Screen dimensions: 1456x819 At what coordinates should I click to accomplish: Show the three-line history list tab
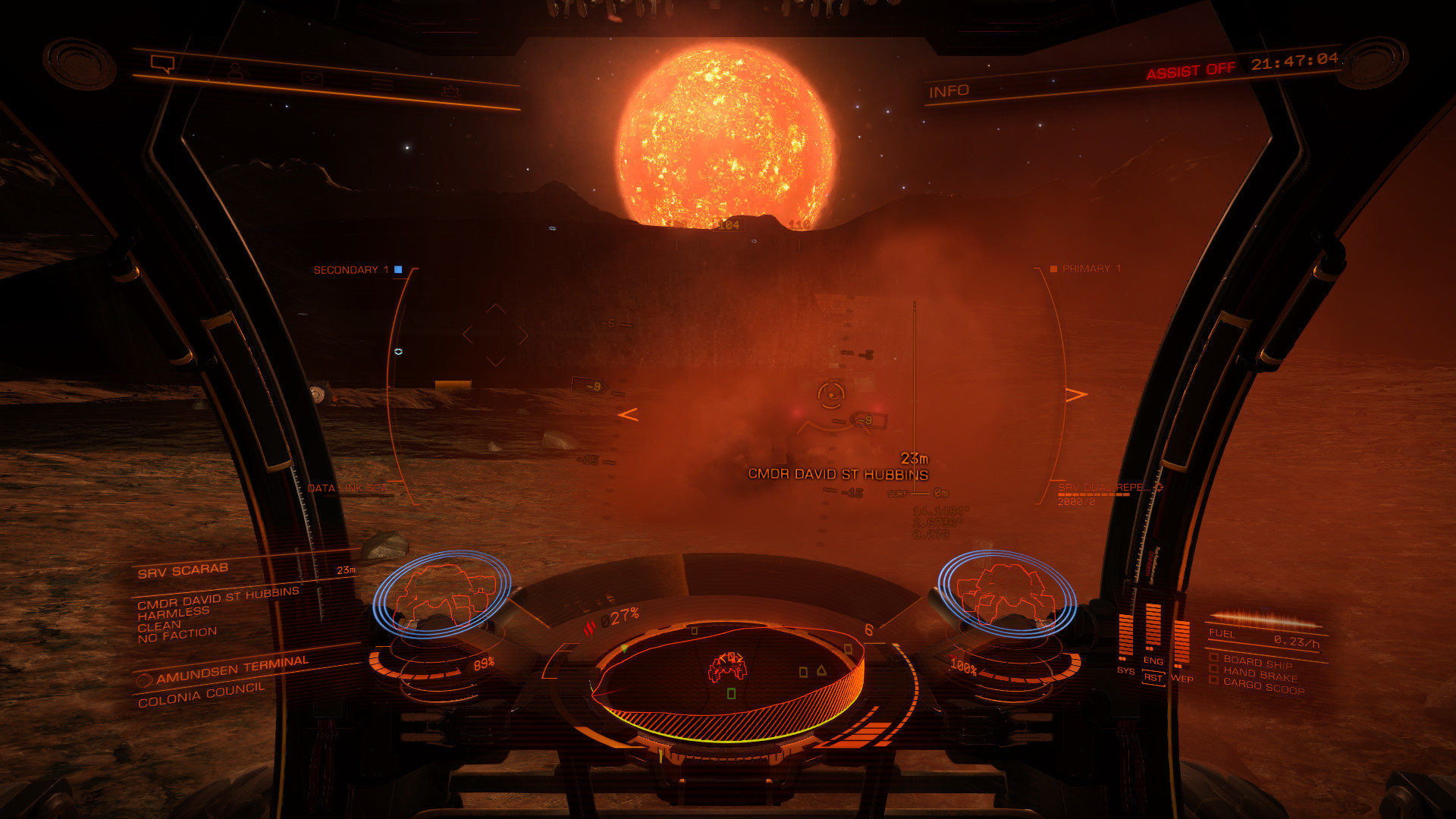[382, 85]
